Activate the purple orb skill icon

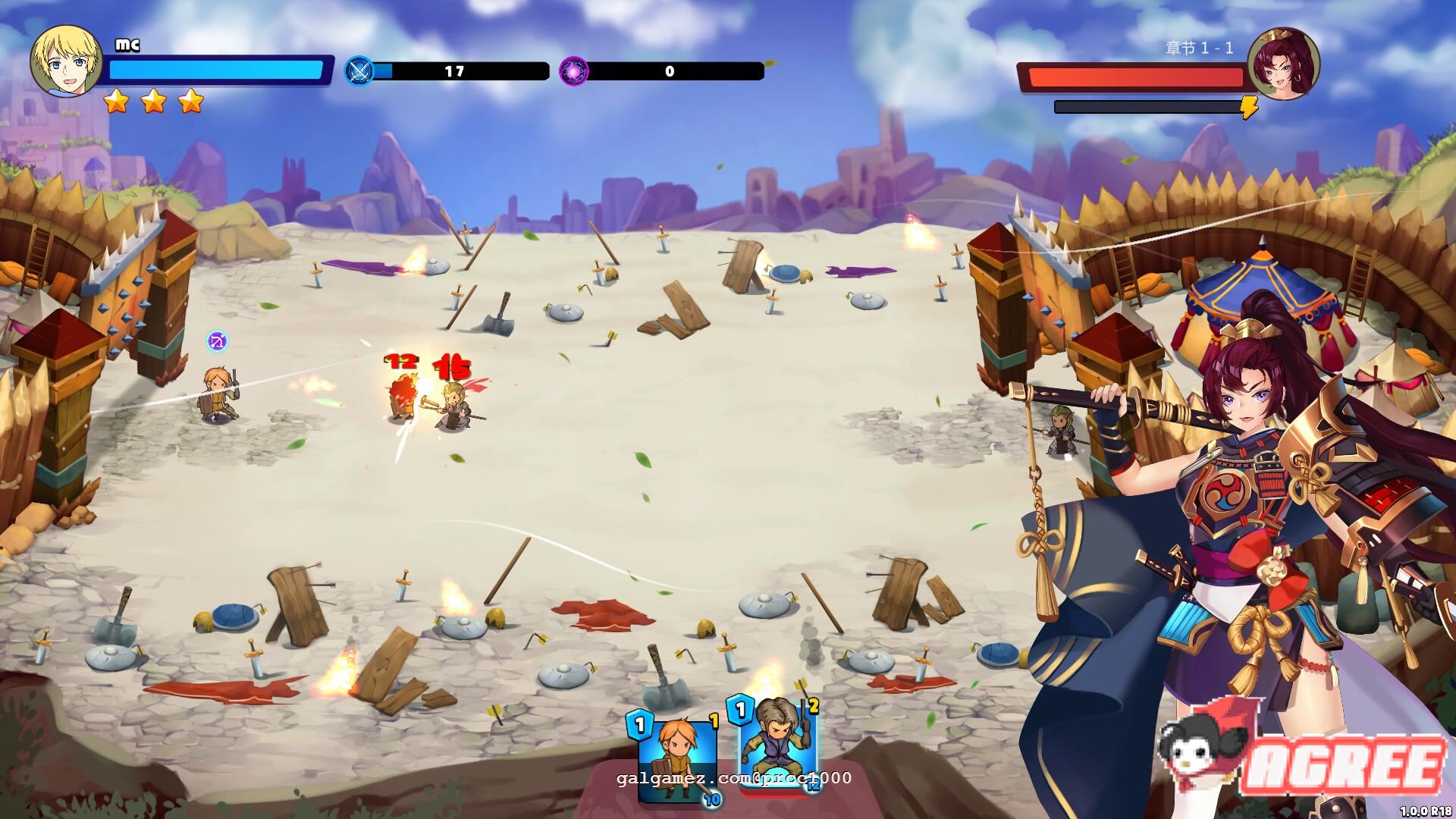click(574, 71)
